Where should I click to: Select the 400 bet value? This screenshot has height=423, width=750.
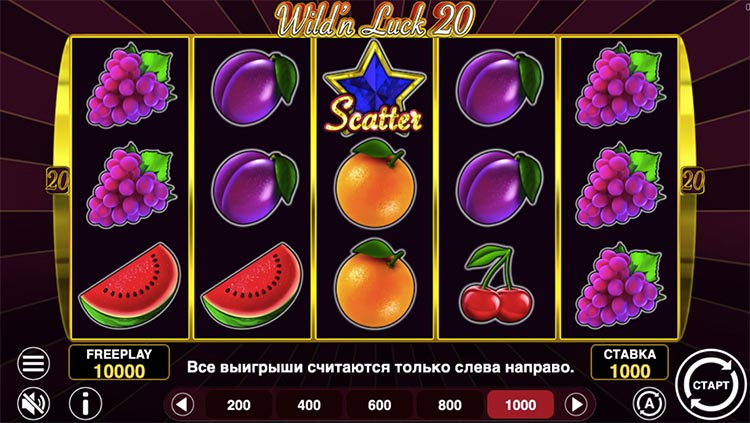[309, 405]
